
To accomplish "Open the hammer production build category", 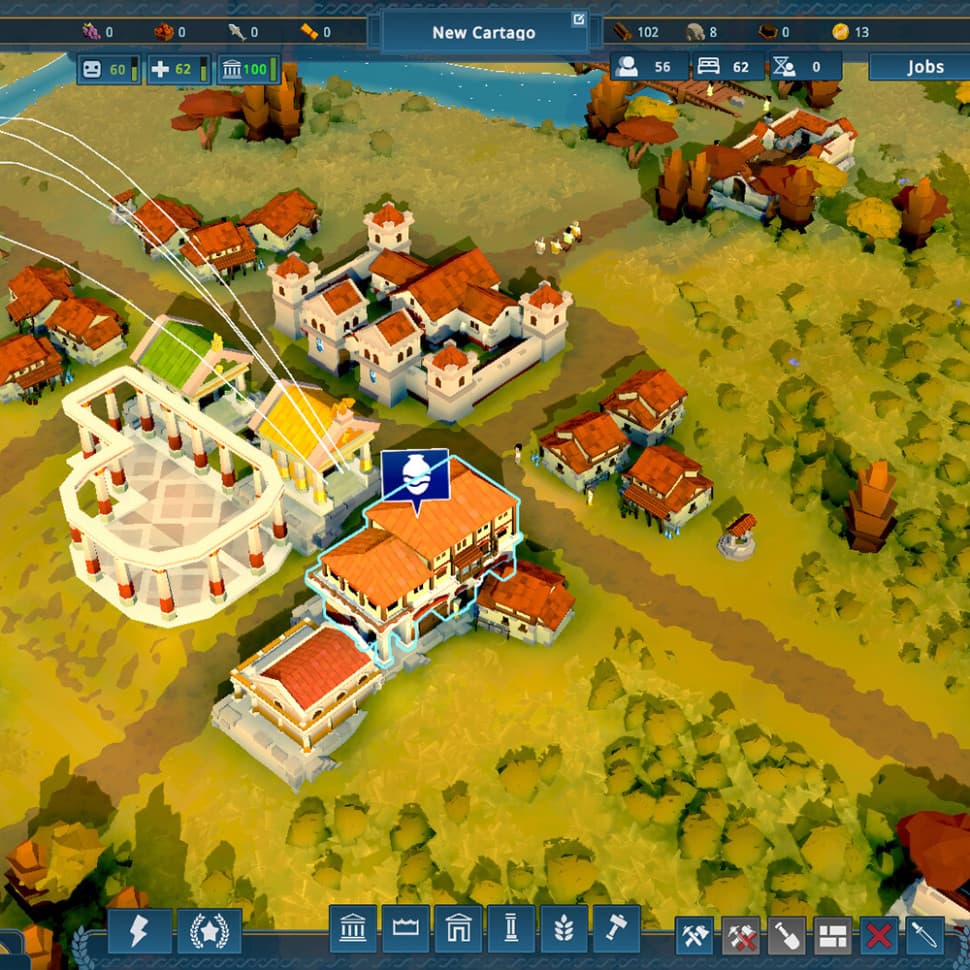I will coord(616,930).
